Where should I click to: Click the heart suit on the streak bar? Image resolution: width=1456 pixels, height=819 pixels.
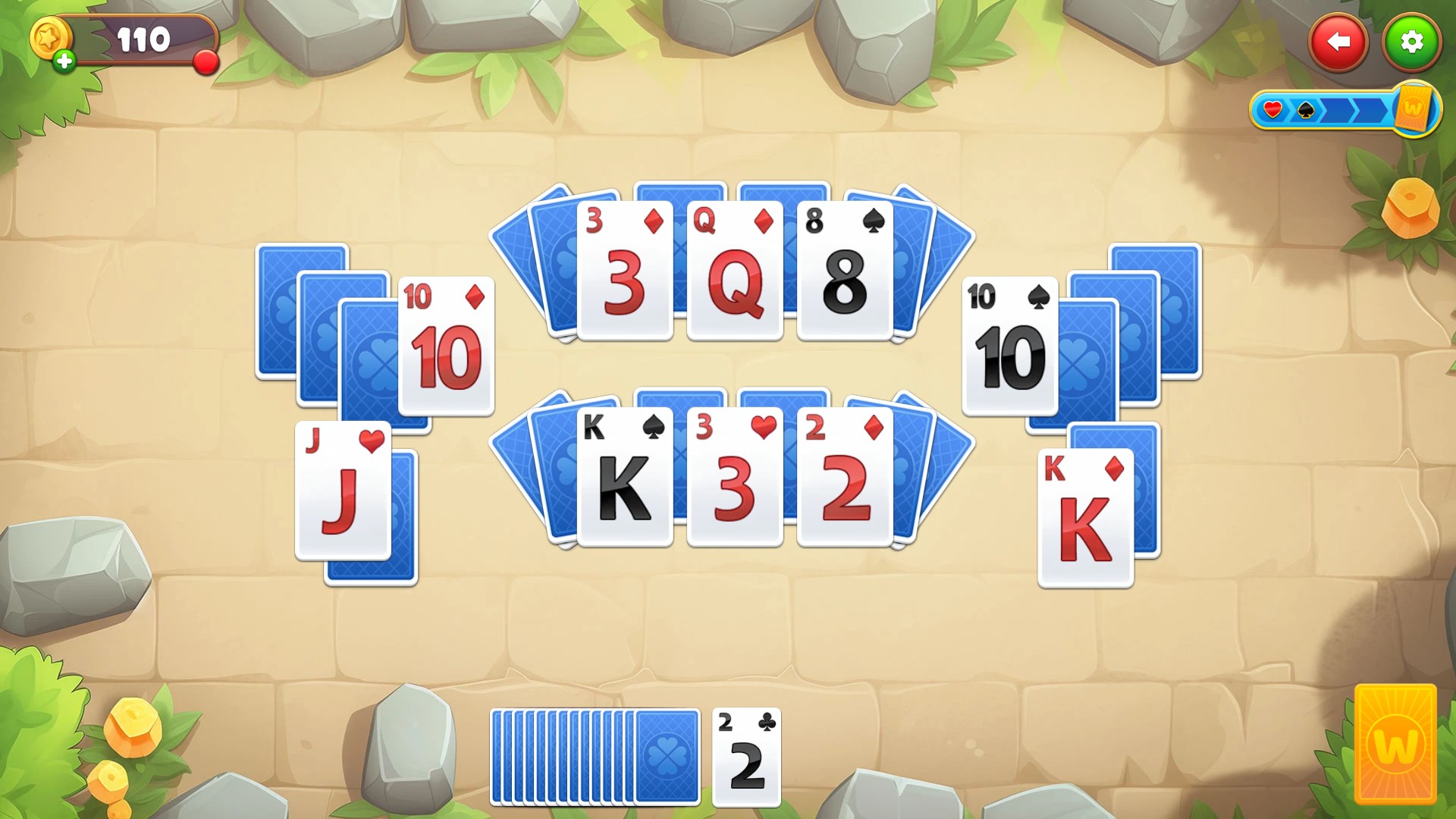coord(1272,109)
